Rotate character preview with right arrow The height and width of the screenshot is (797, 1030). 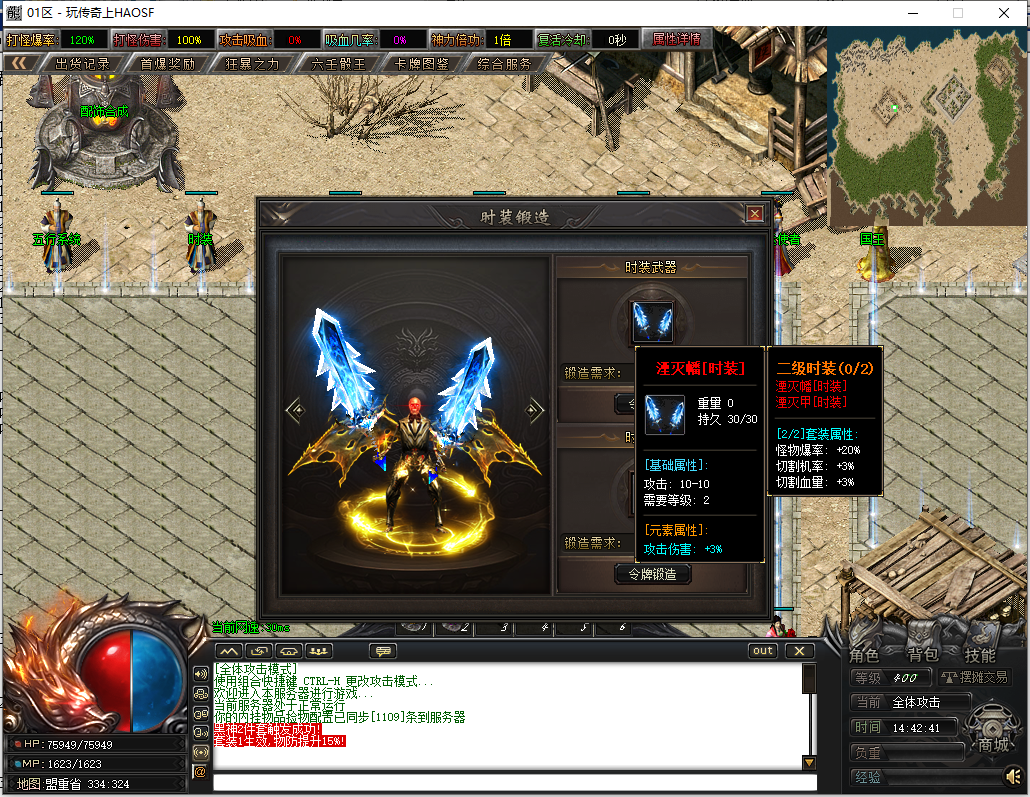coord(536,409)
